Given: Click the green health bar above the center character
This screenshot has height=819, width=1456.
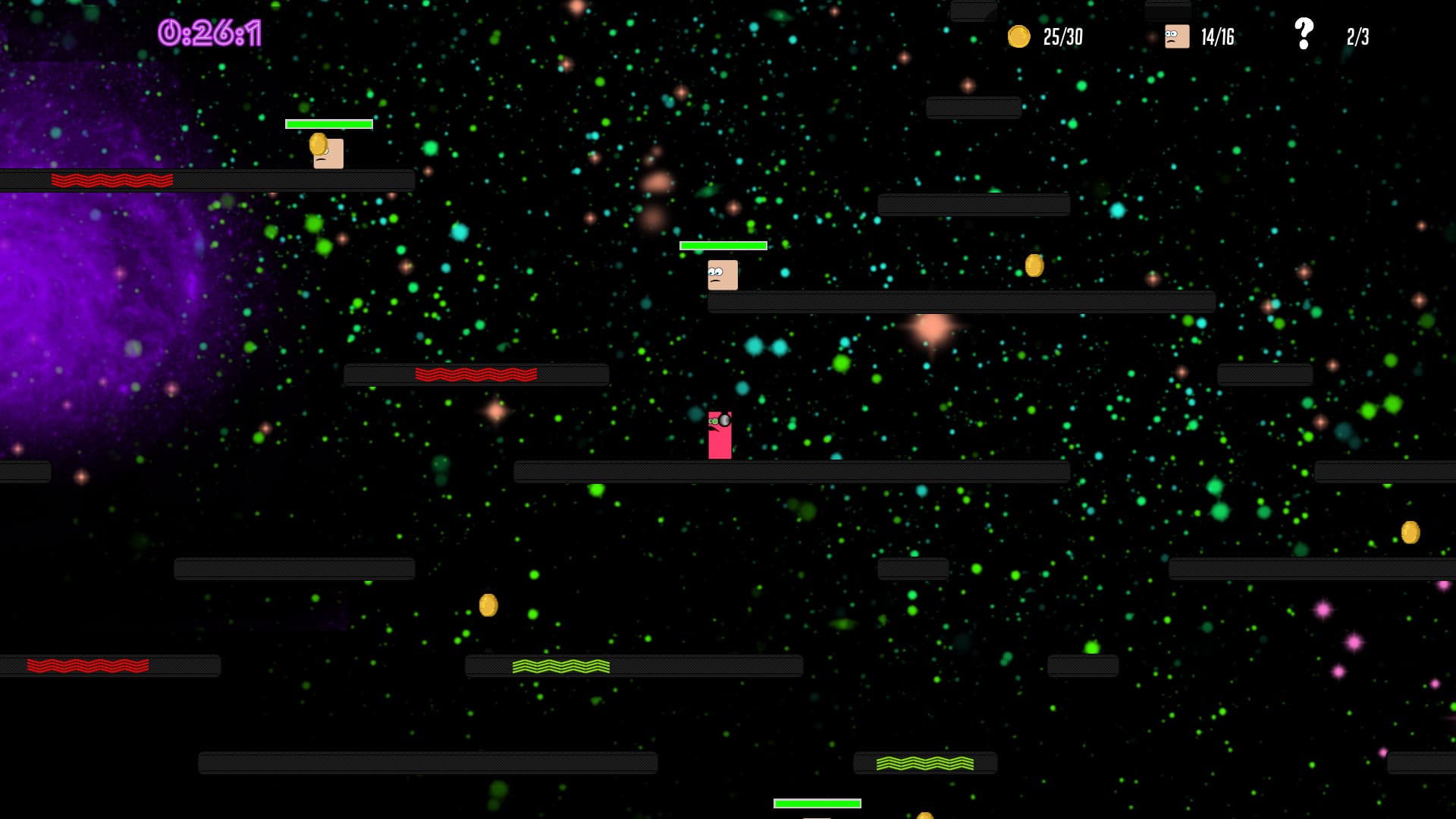Looking at the screenshot, I should [722, 246].
